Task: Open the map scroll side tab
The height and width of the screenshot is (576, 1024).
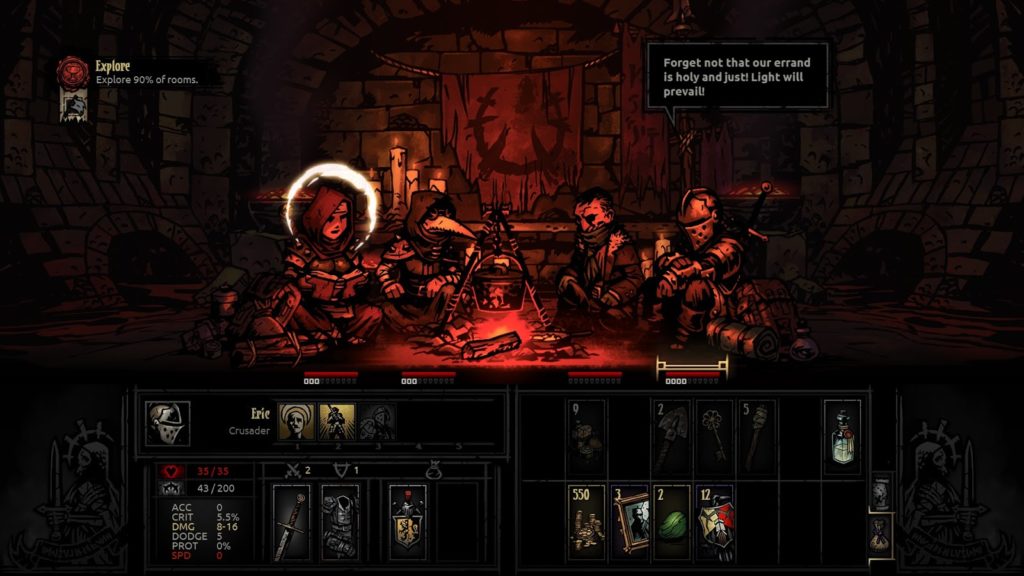Action: (881, 489)
